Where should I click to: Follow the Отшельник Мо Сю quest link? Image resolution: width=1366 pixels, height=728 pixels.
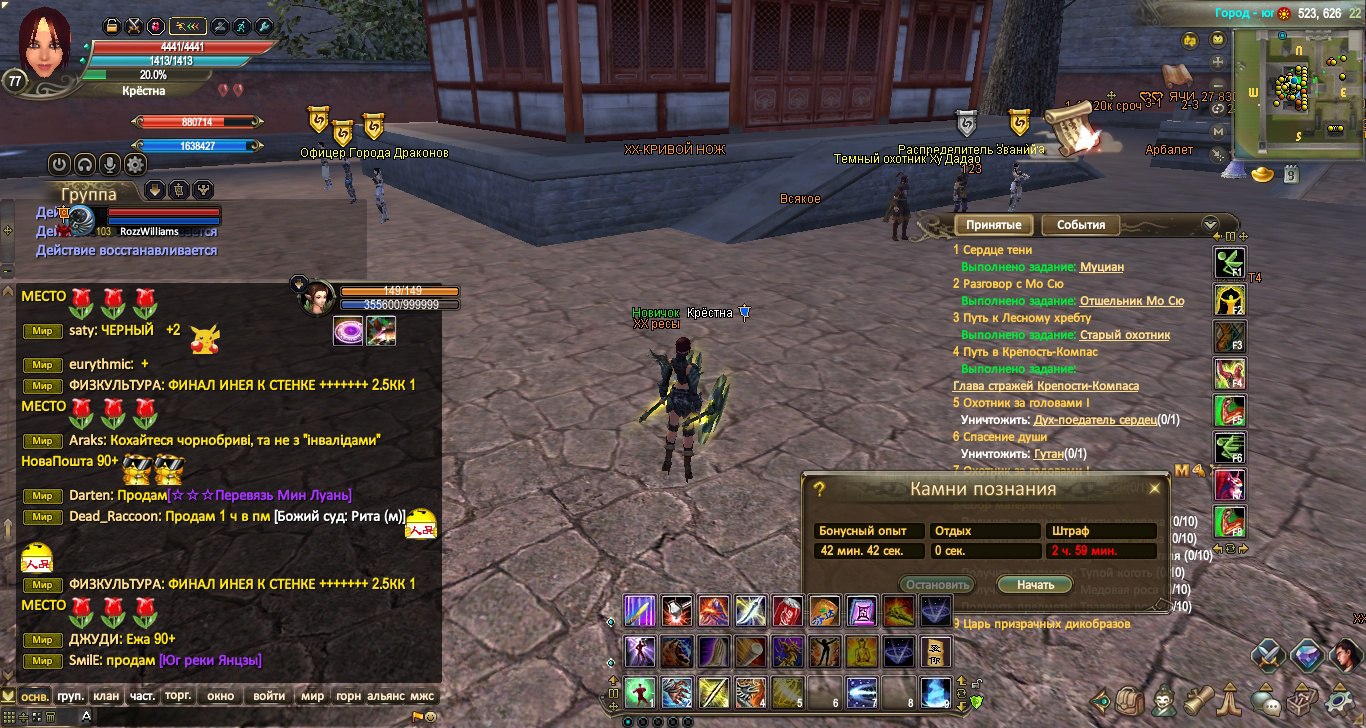(x=1131, y=301)
